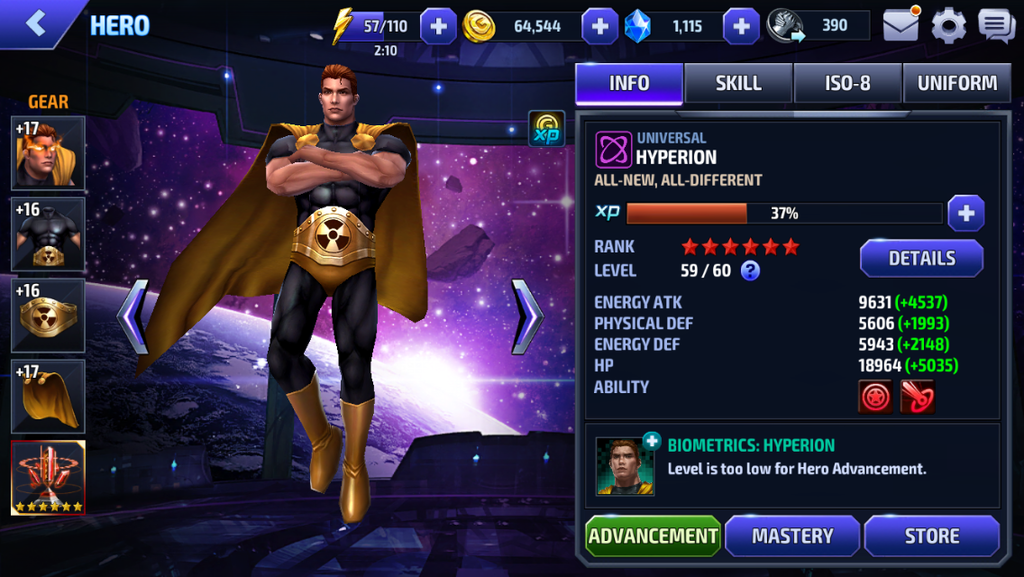Switch to the ISO-8 tab
Viewport: 1024px width, 577px height.
pos(847,83)
